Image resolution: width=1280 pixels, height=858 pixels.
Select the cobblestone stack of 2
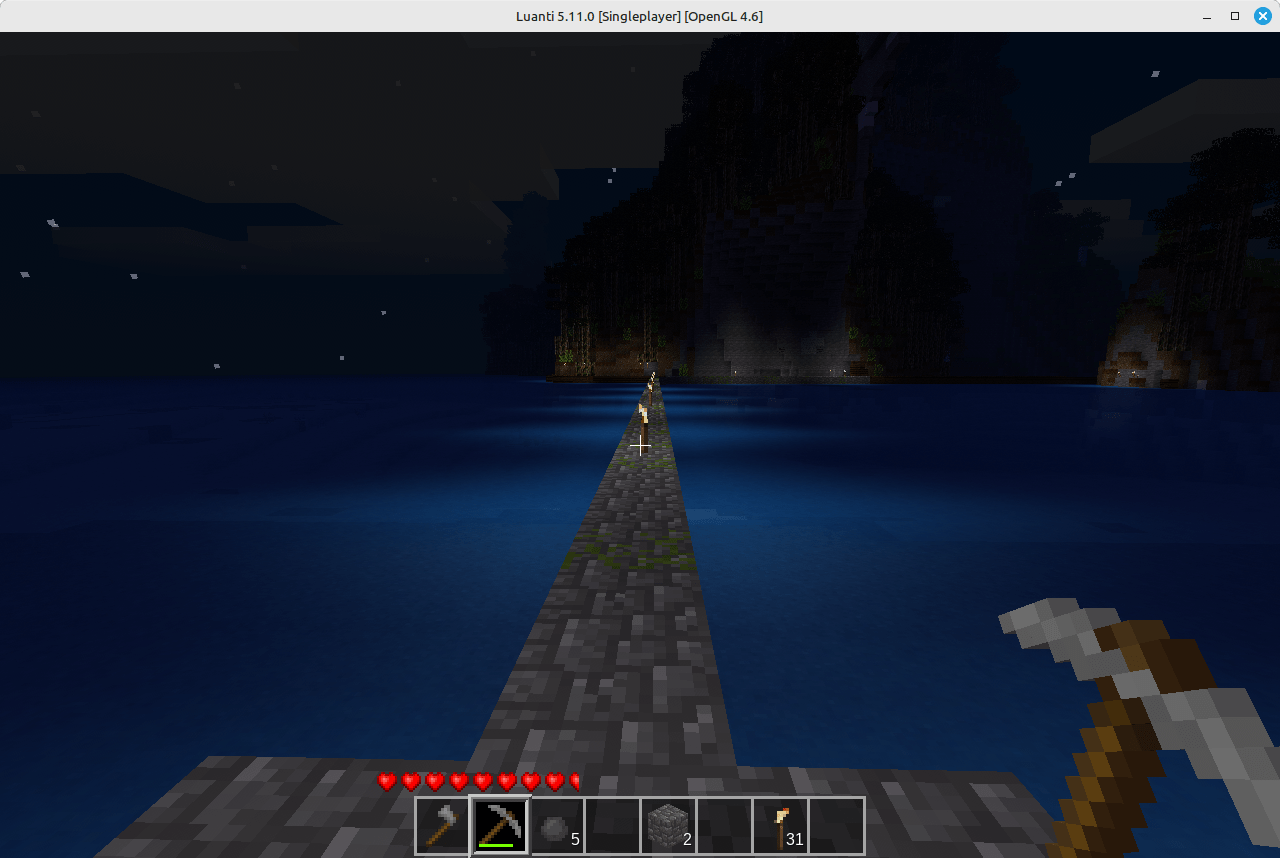click(x=668, y=825)
